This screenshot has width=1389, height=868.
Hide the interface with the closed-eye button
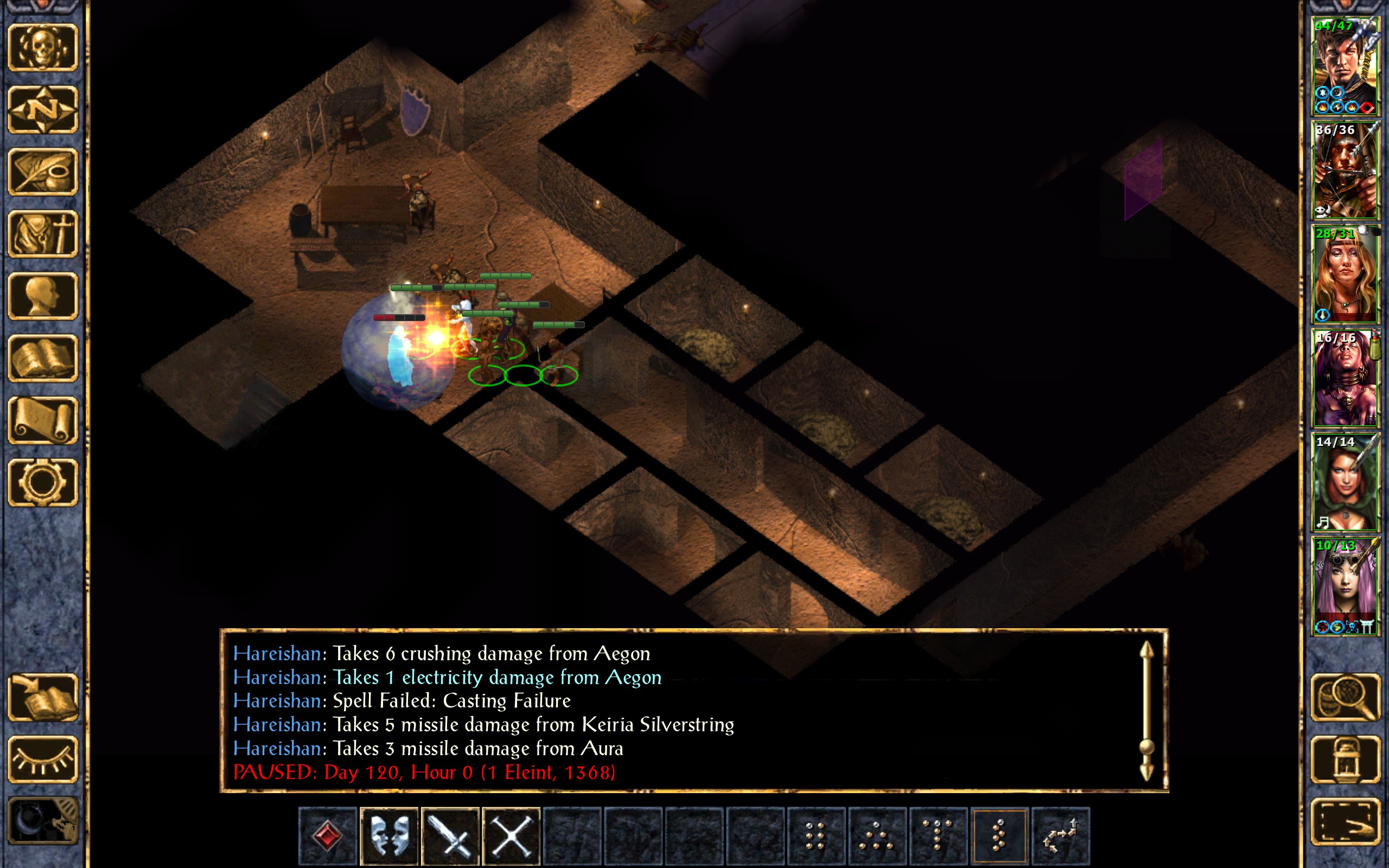(42, 759)
